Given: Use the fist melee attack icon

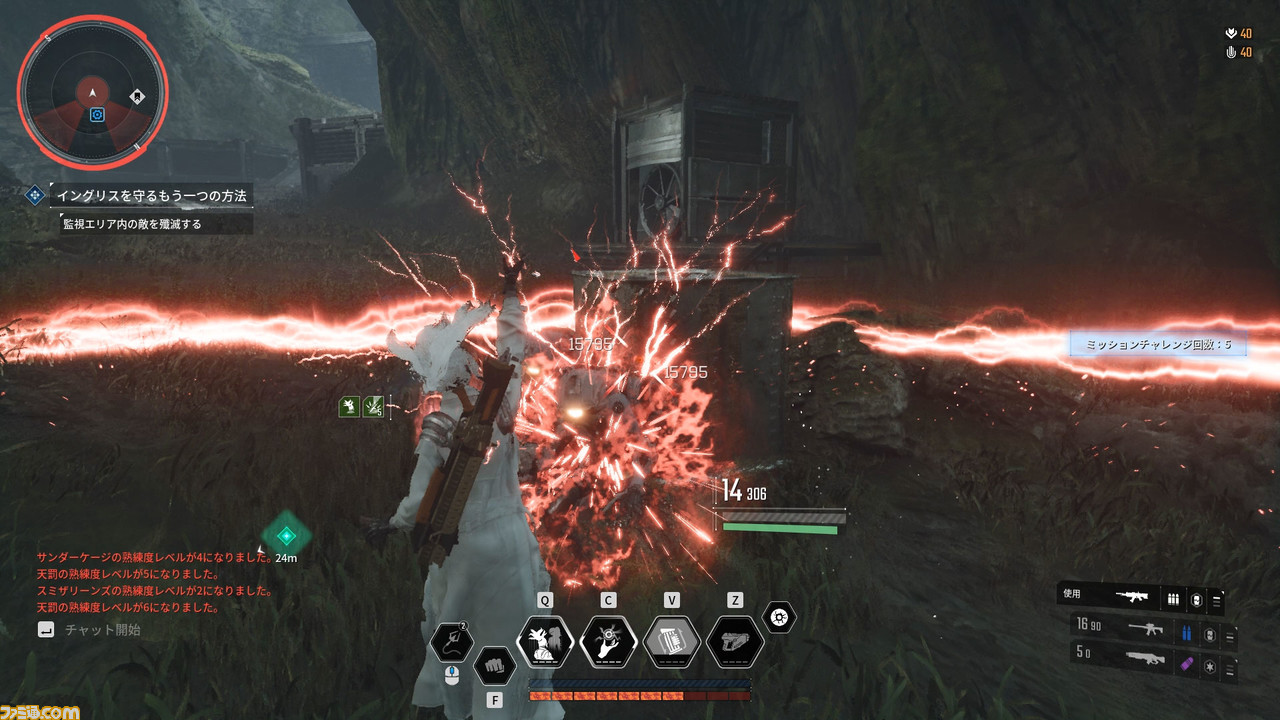Looking at the screenshot, I should (x=493, y=664).
